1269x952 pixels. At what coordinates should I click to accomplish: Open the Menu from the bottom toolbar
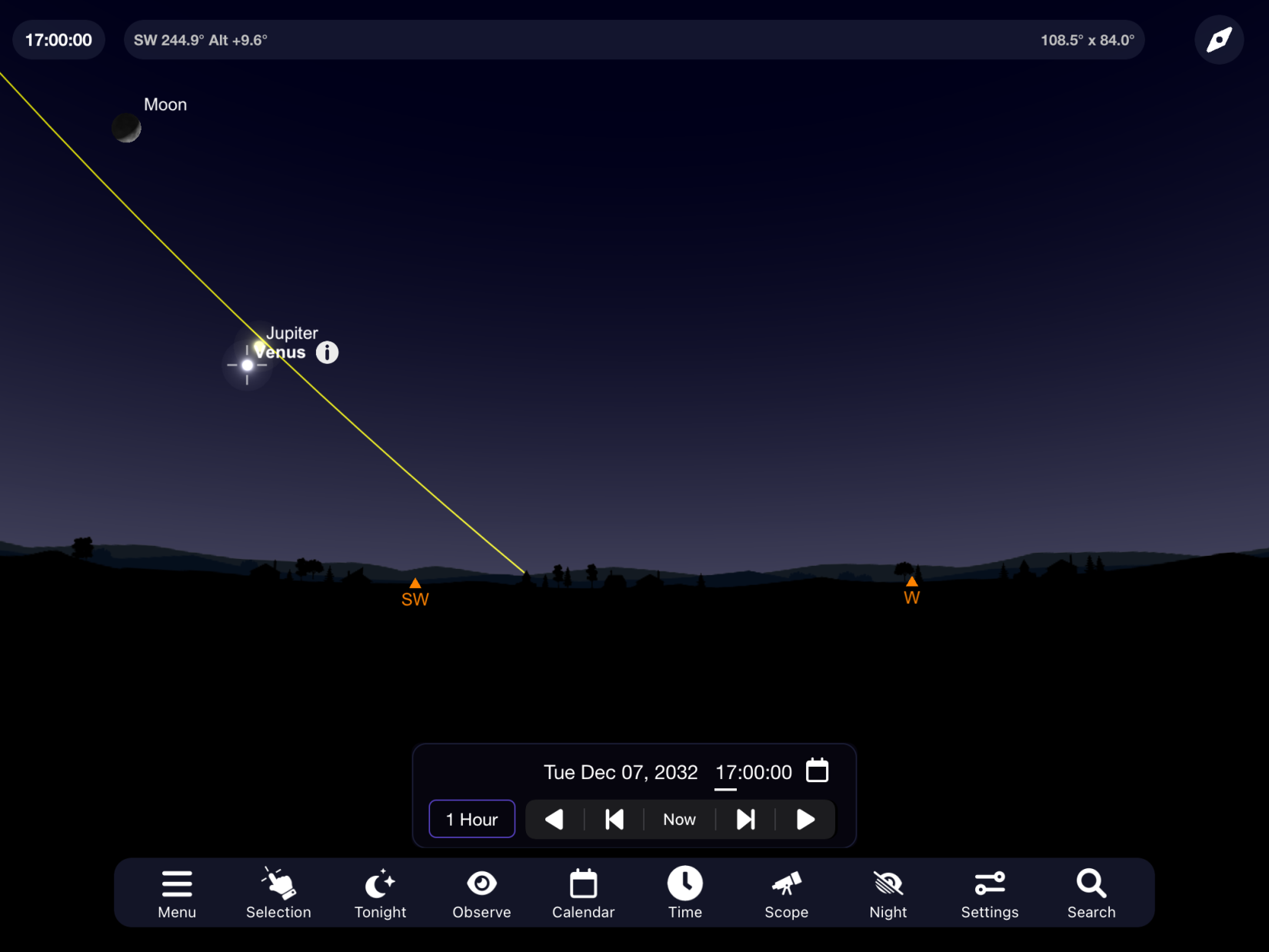point(177,893)
